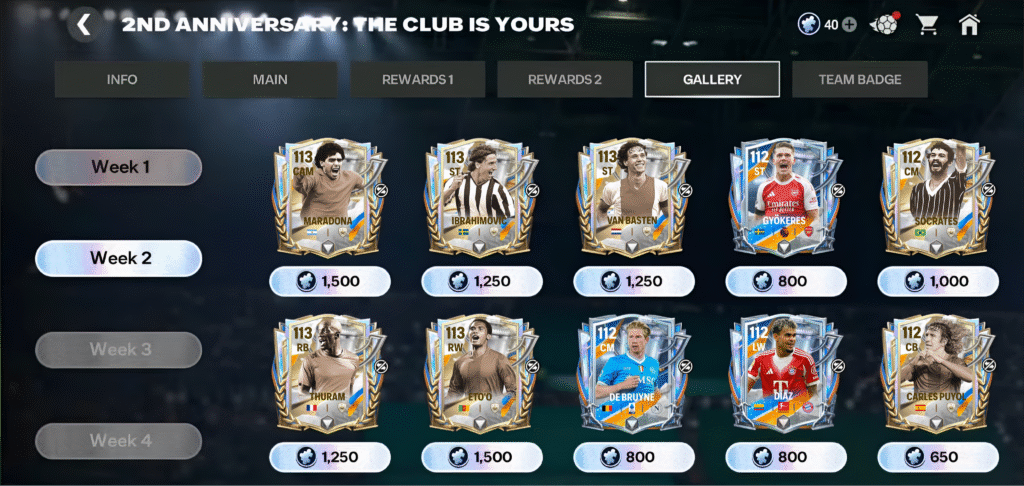Screen dimensions: 1024x486
Task: Open the Info tab
Action: (122, 80)
